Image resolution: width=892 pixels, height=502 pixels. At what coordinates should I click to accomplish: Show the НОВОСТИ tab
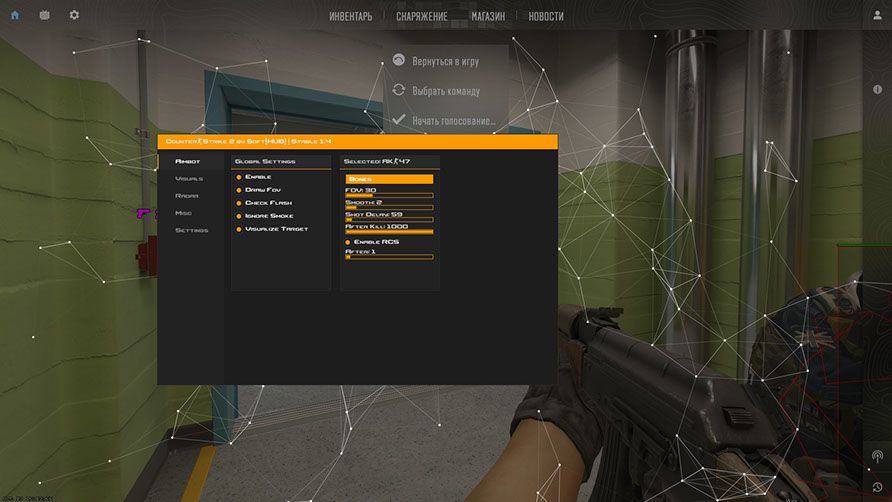pyautogui.click(x=546, y=16)
